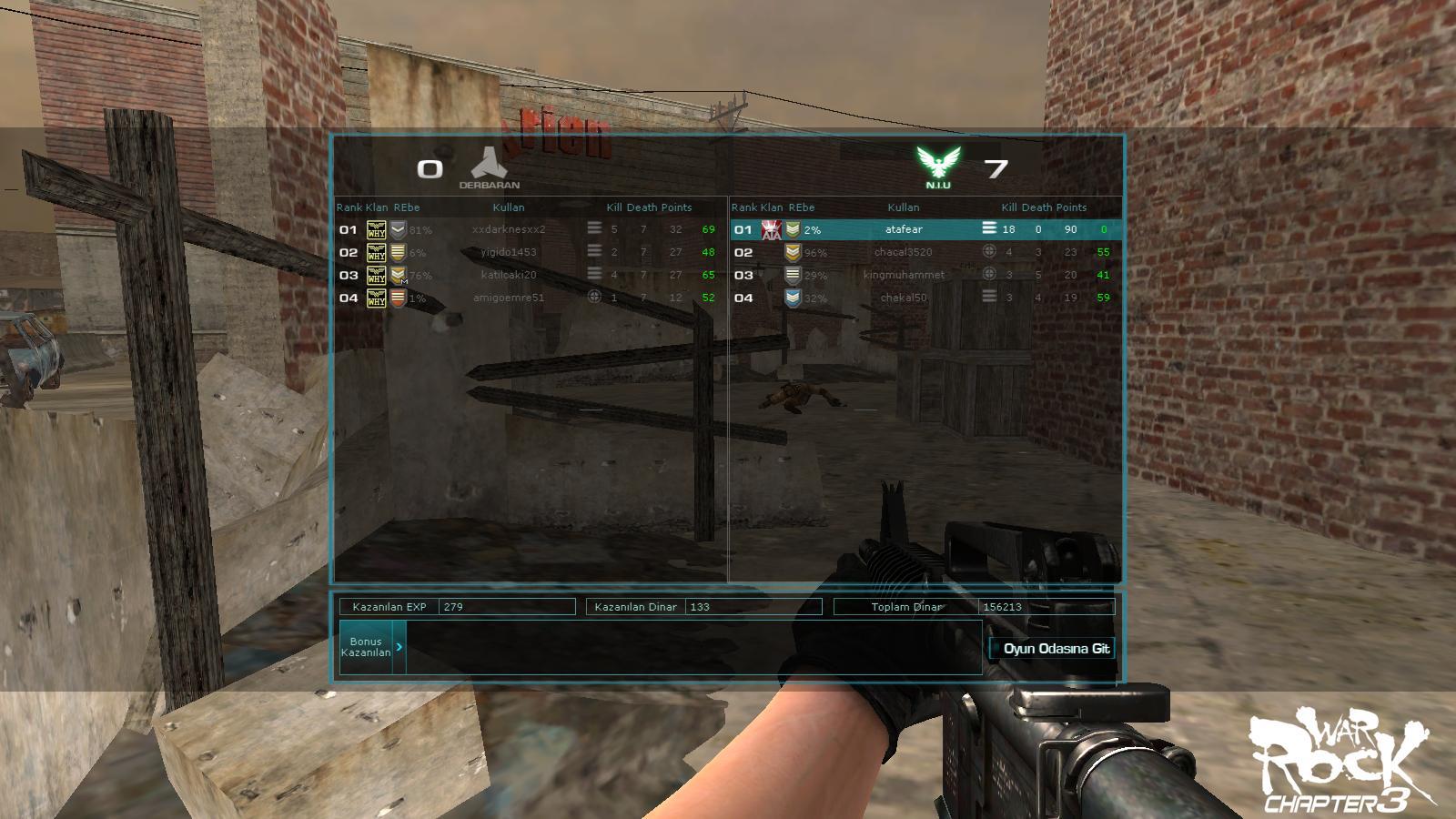The height and width of the screenshot is (819, 1456).
Task: Click the yigido1453 scoreboard row
Action: click(509, 252)
